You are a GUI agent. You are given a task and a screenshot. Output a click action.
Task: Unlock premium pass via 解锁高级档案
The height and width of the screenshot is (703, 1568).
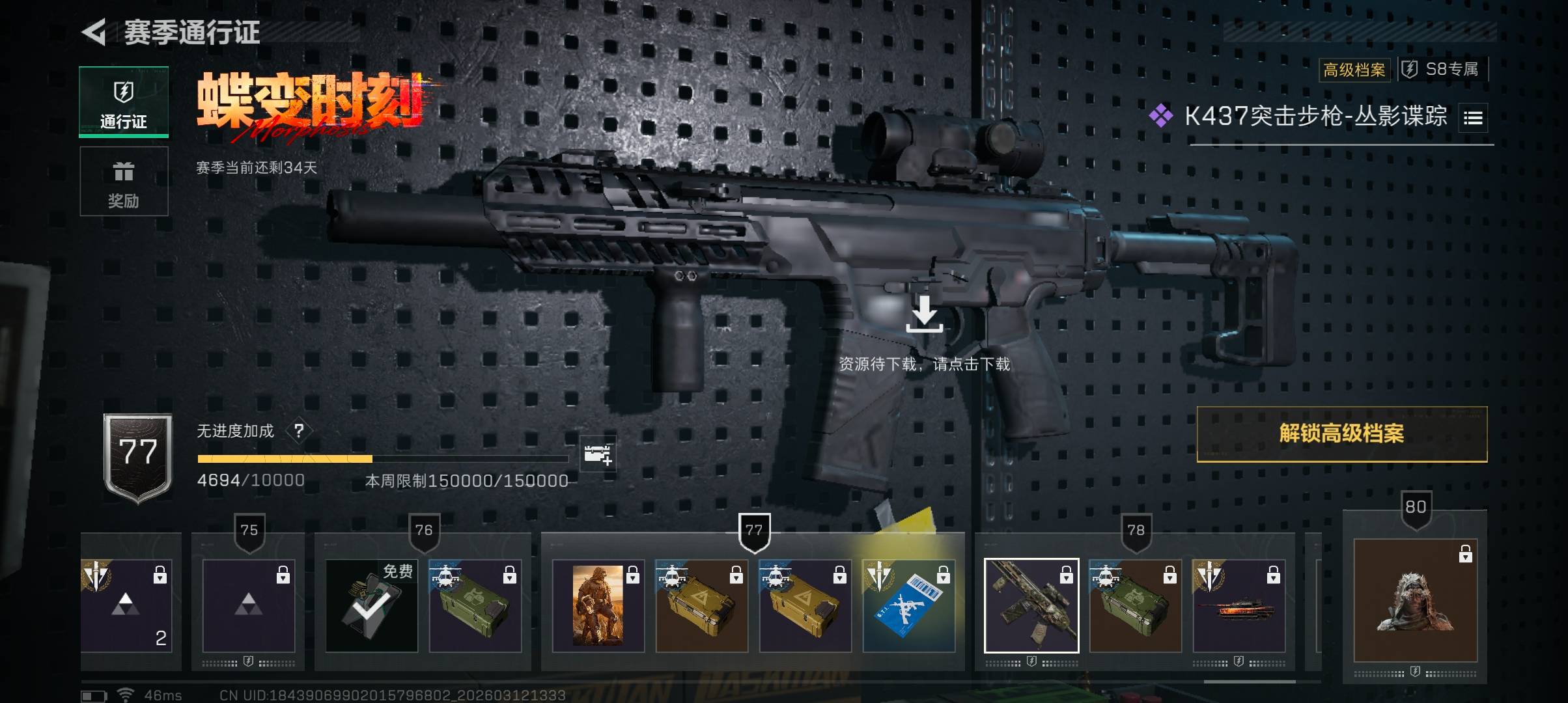pos(1341,434)
